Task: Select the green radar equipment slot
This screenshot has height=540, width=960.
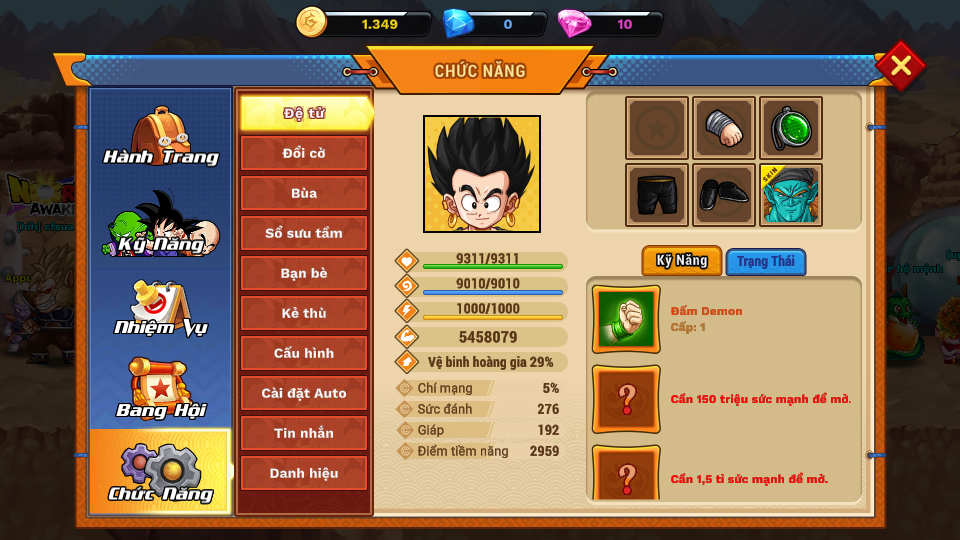Action: tap(791, 128)
